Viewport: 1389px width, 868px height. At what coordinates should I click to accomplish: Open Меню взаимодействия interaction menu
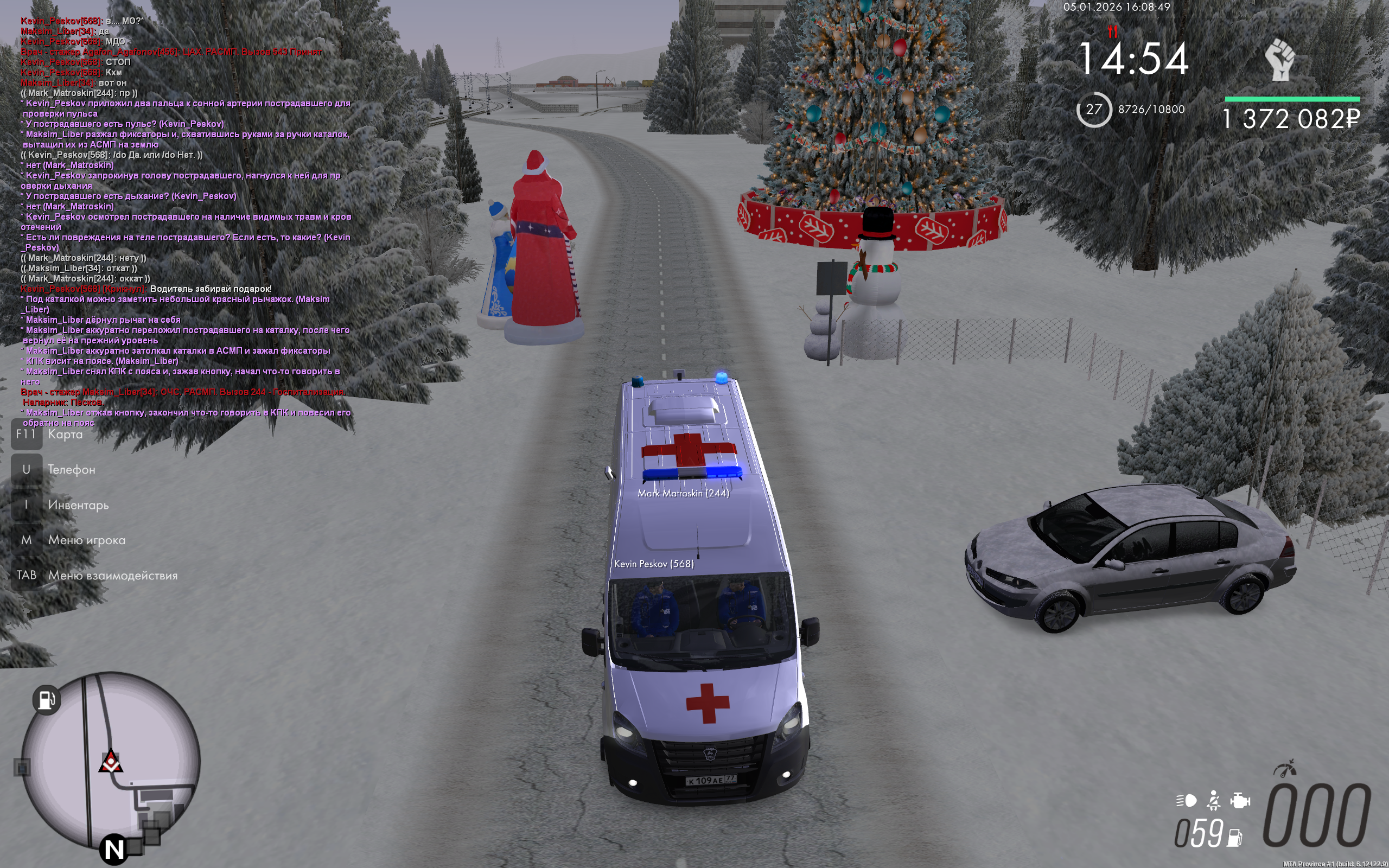click(x=112, y=575)
